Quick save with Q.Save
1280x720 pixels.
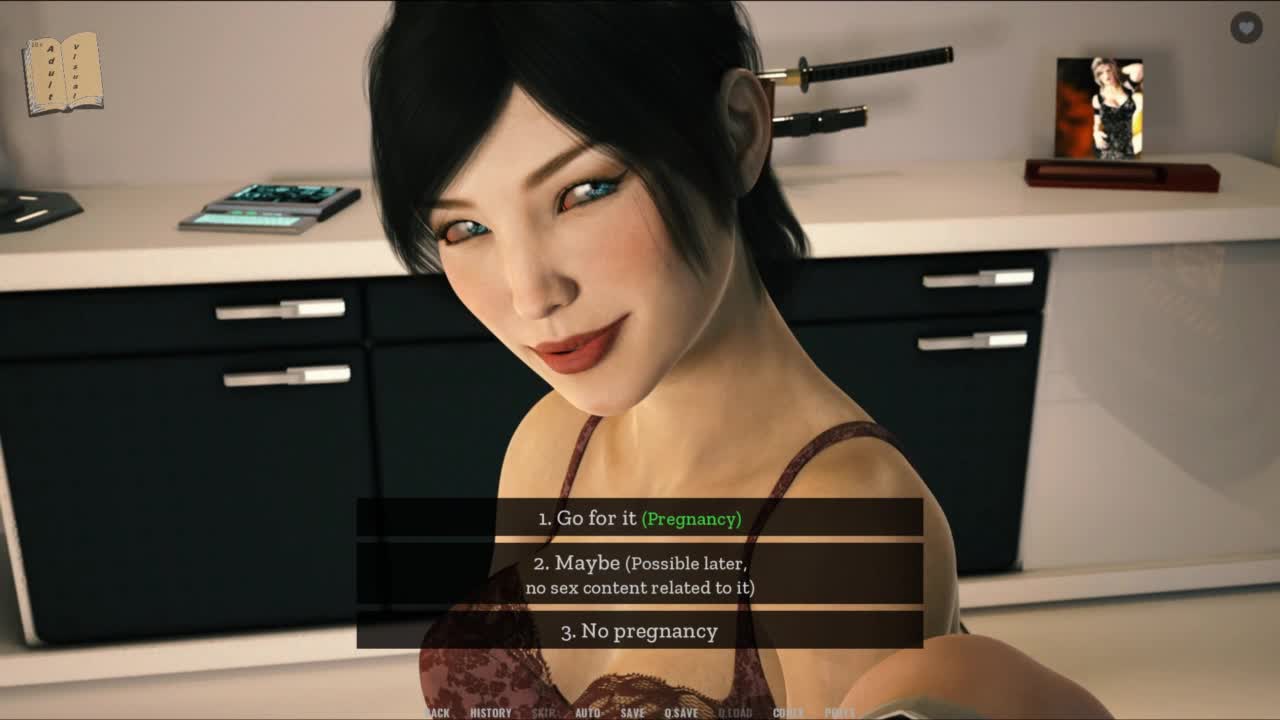(681, 713)
